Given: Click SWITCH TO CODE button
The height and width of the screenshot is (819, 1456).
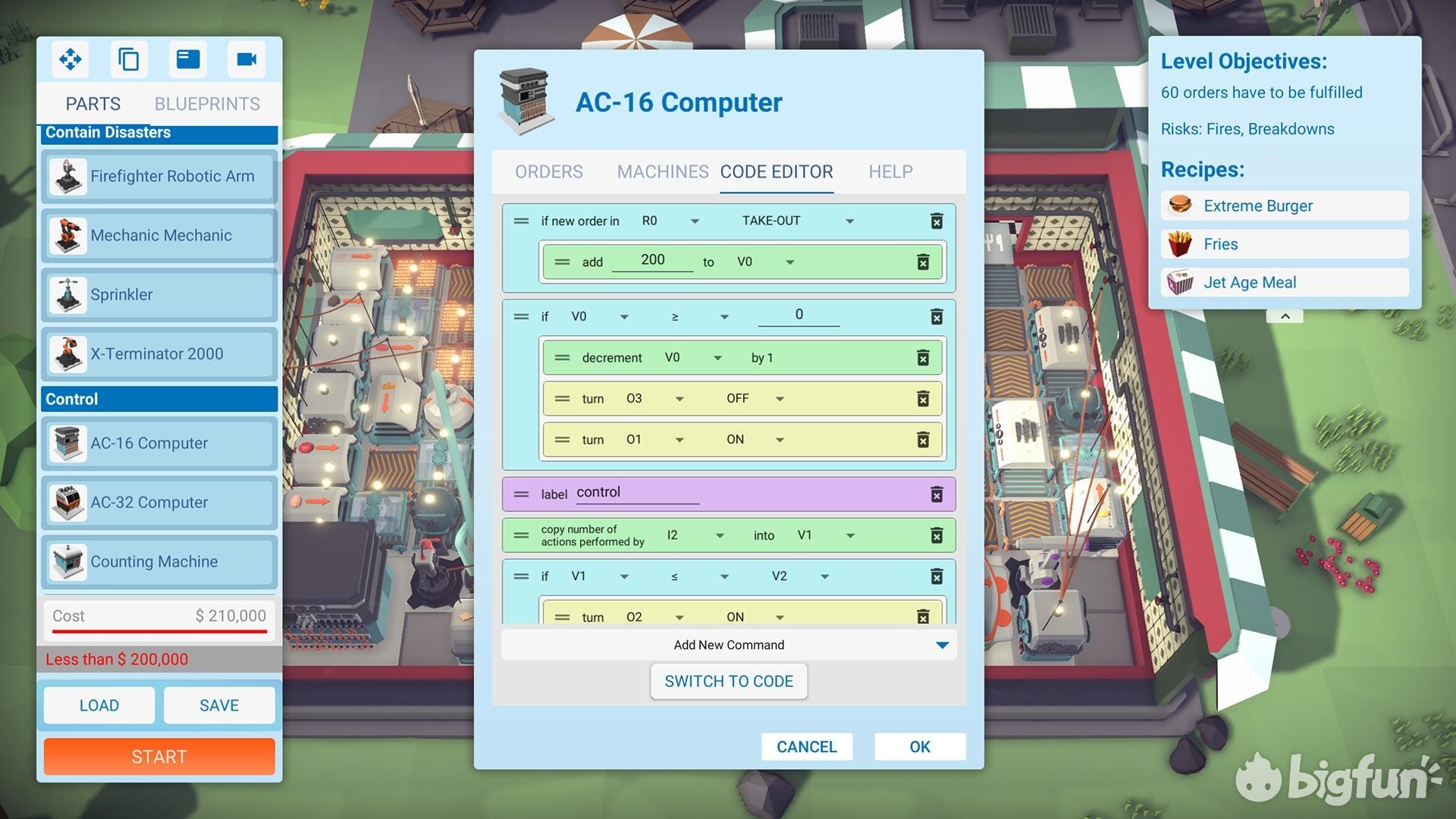Looking at the screenshot, I should 728,682.
